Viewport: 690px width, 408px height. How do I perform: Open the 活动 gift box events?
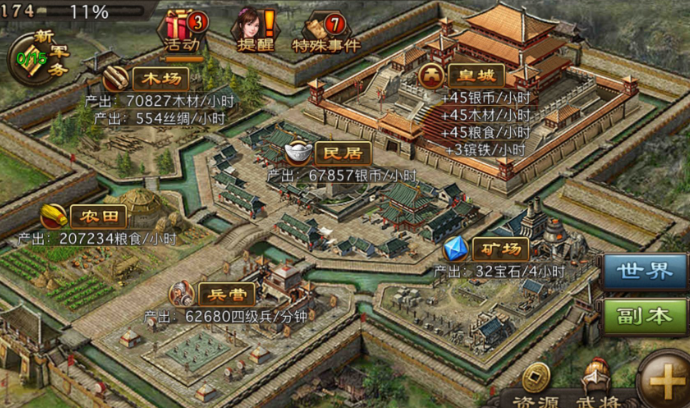pos(182,30)
